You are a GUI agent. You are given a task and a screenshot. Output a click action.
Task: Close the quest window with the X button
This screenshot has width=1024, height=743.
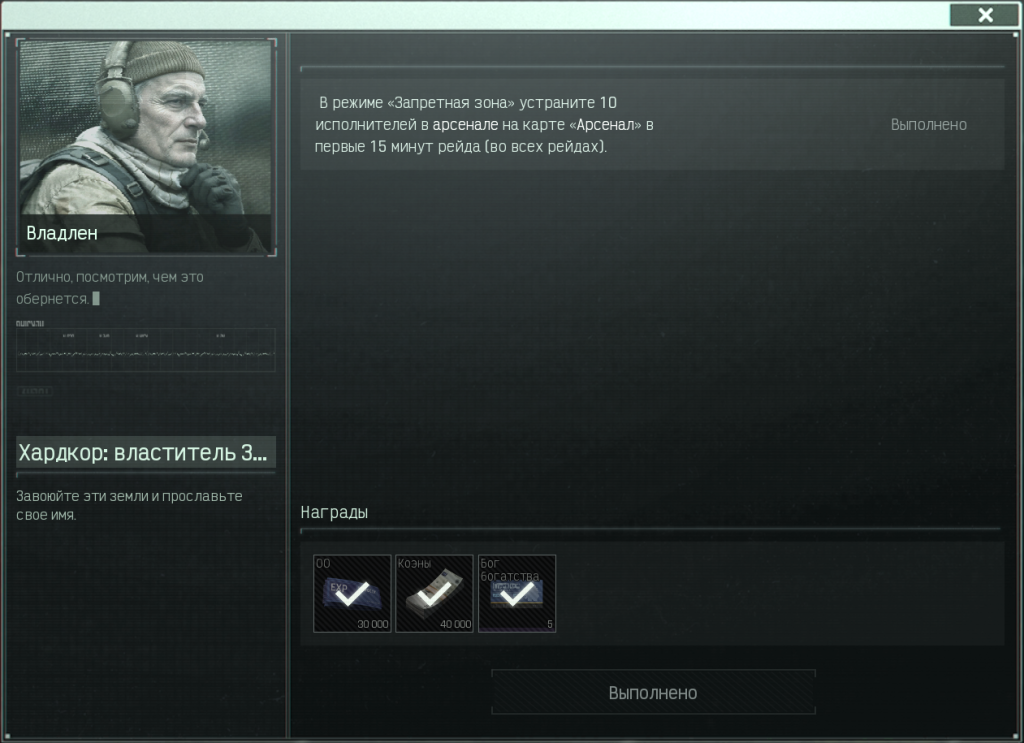tap(985, 14)
